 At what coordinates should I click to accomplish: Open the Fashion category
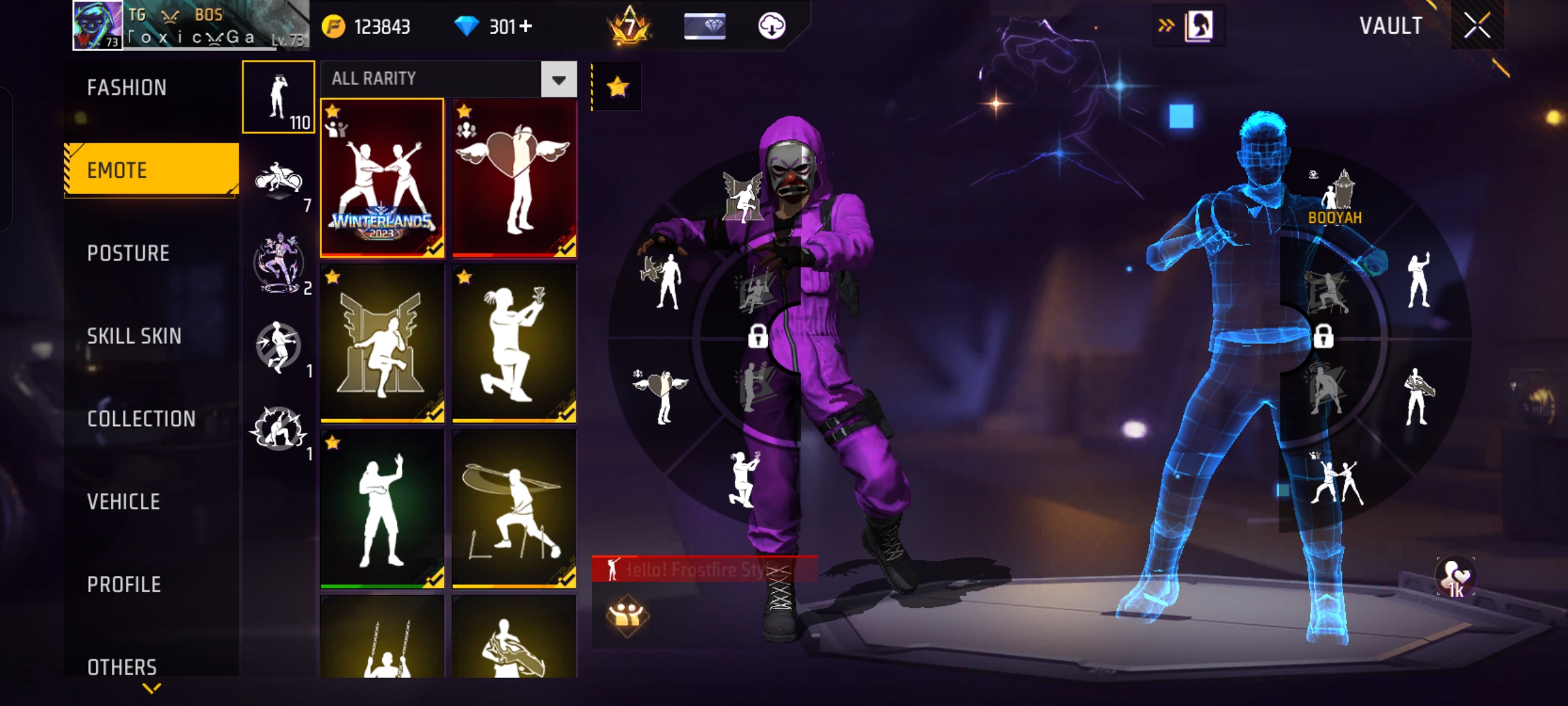point(127,88)
